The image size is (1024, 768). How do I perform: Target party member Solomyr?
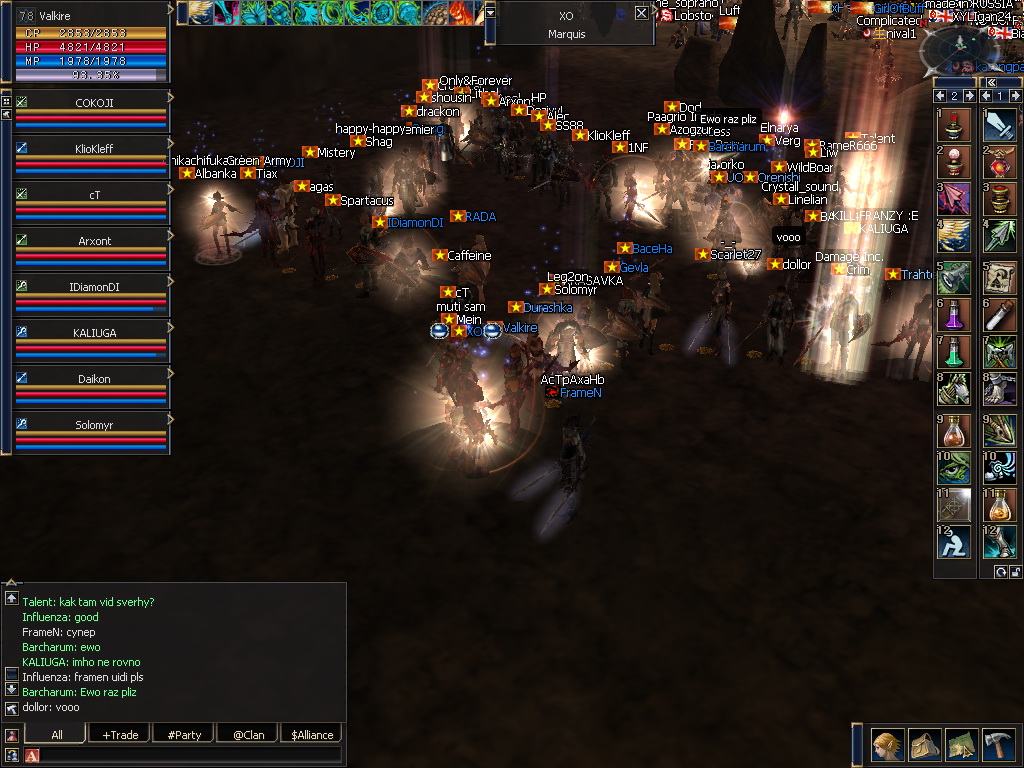tap(93, 433)
